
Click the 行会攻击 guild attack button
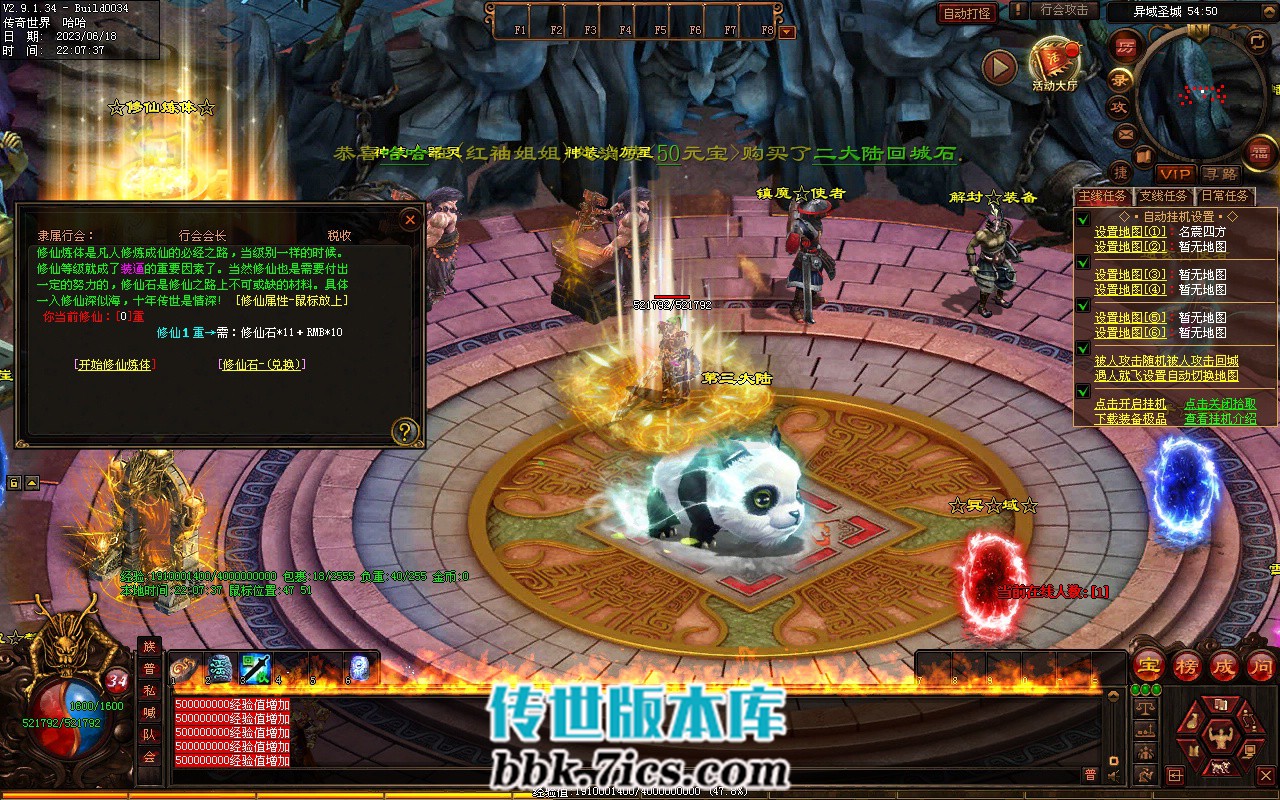point(1064,10)
